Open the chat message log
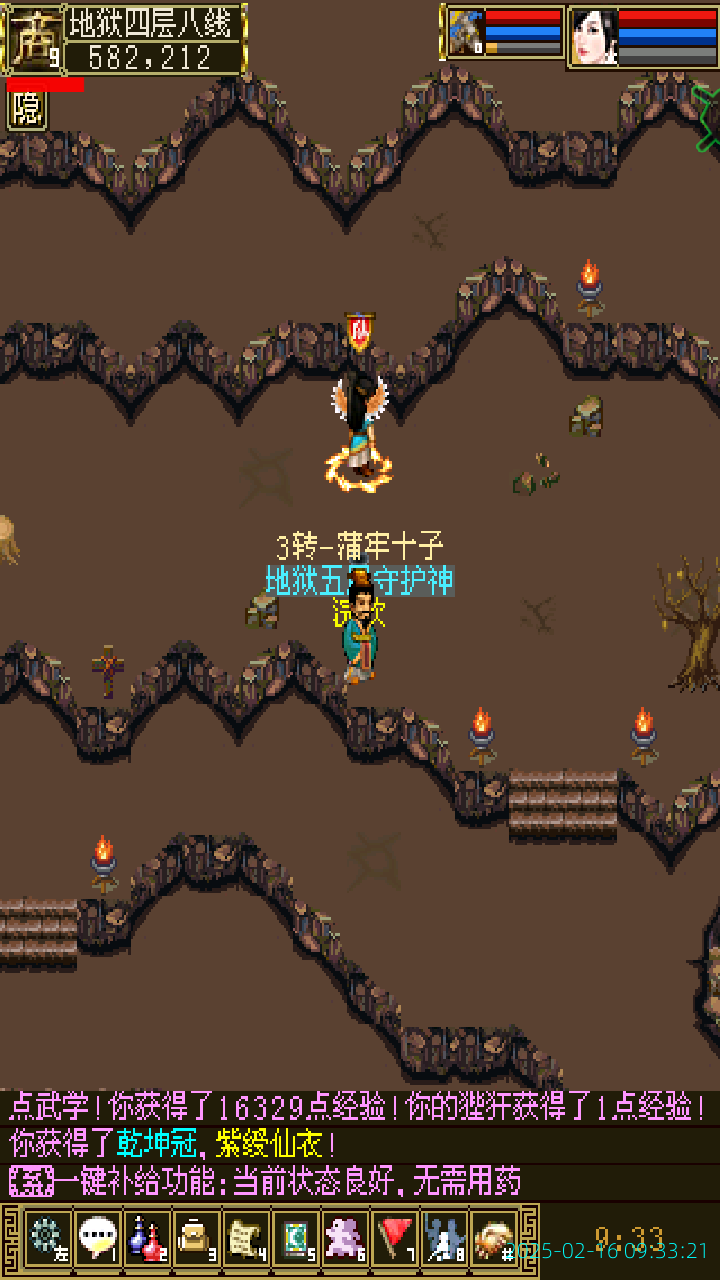The image size is (720, 1280). tap(360, 1145)
